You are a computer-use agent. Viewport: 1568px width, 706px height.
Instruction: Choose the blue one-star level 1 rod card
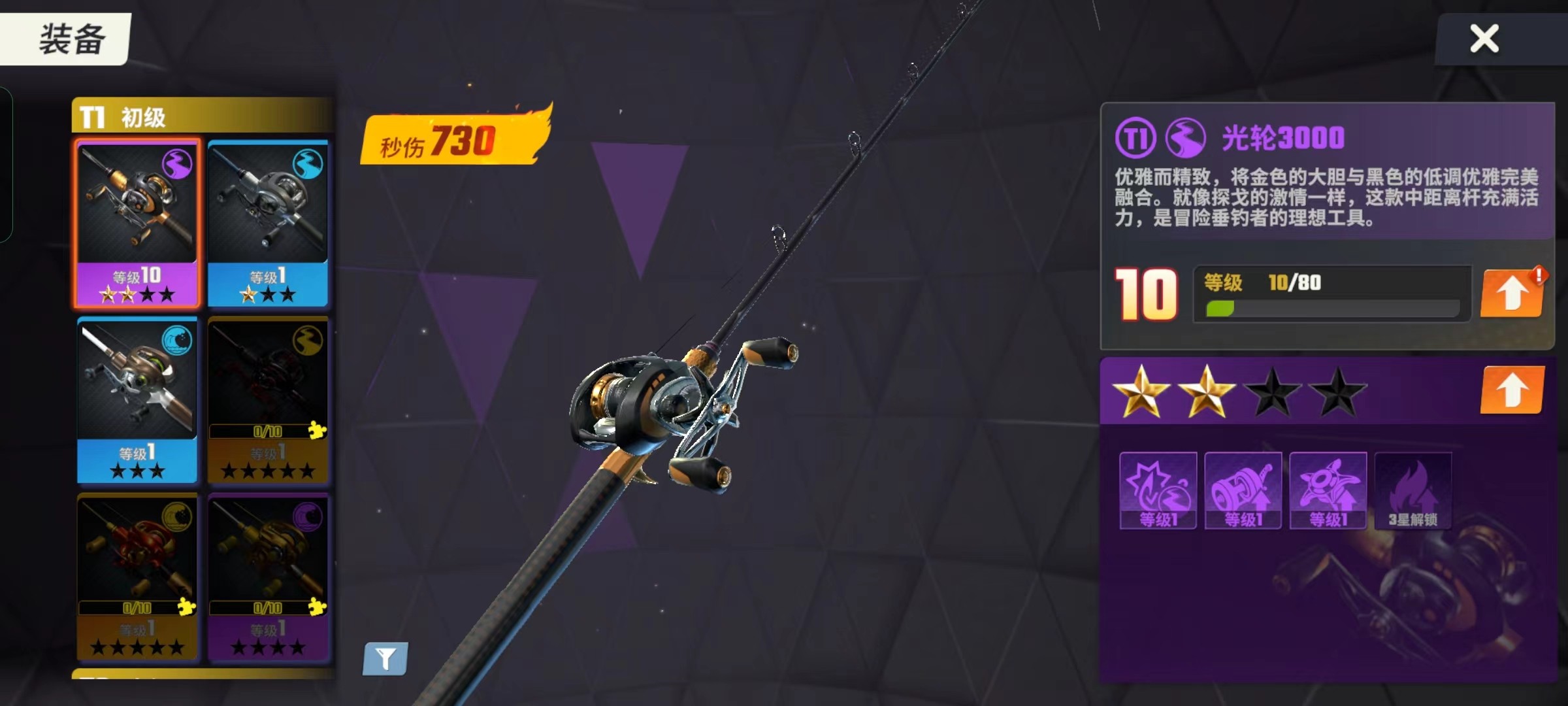268,222
